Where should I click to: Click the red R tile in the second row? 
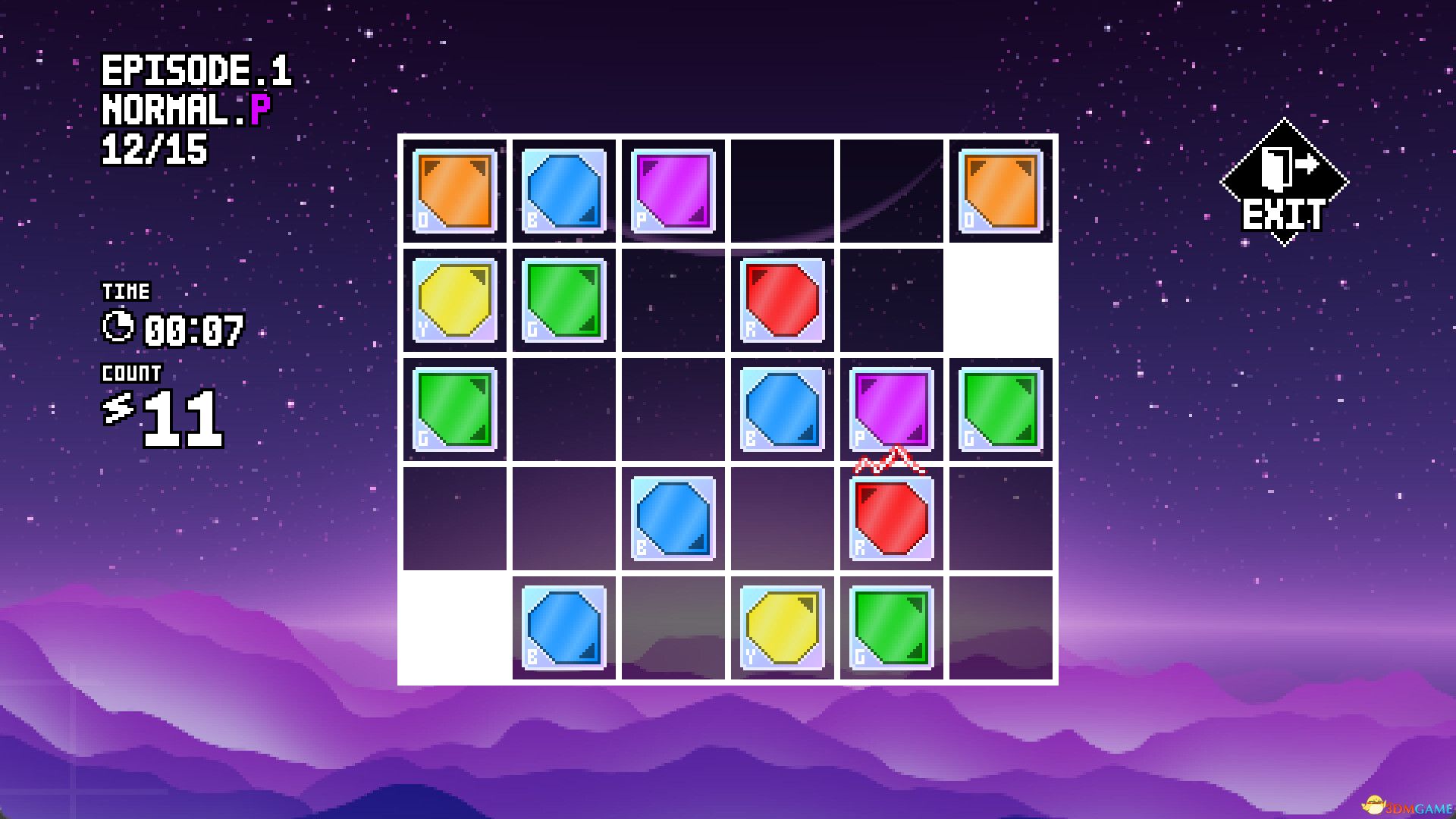pos(781,299)
